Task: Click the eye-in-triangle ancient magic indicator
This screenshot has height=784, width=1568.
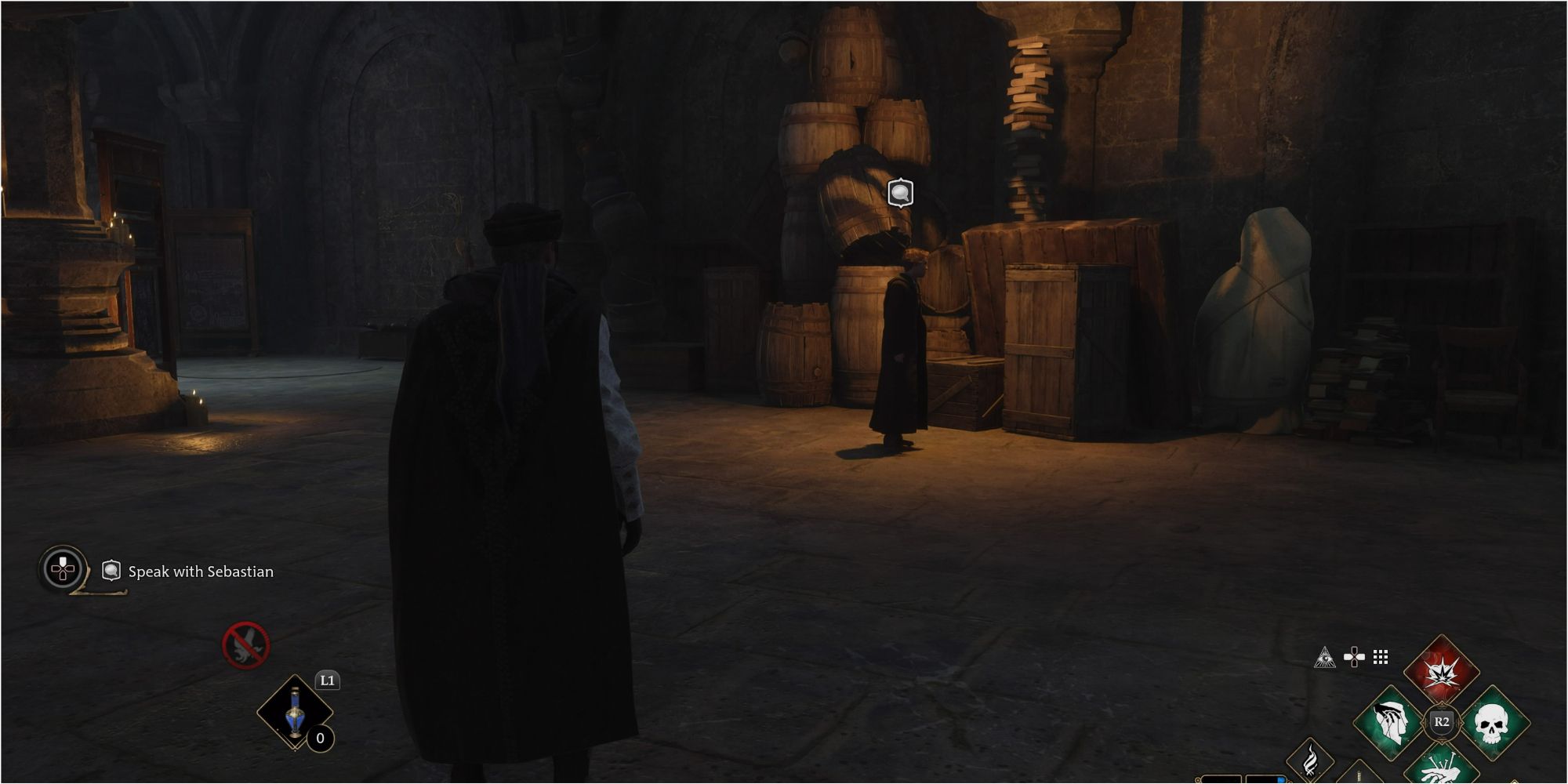Action: coord(1325,657)
